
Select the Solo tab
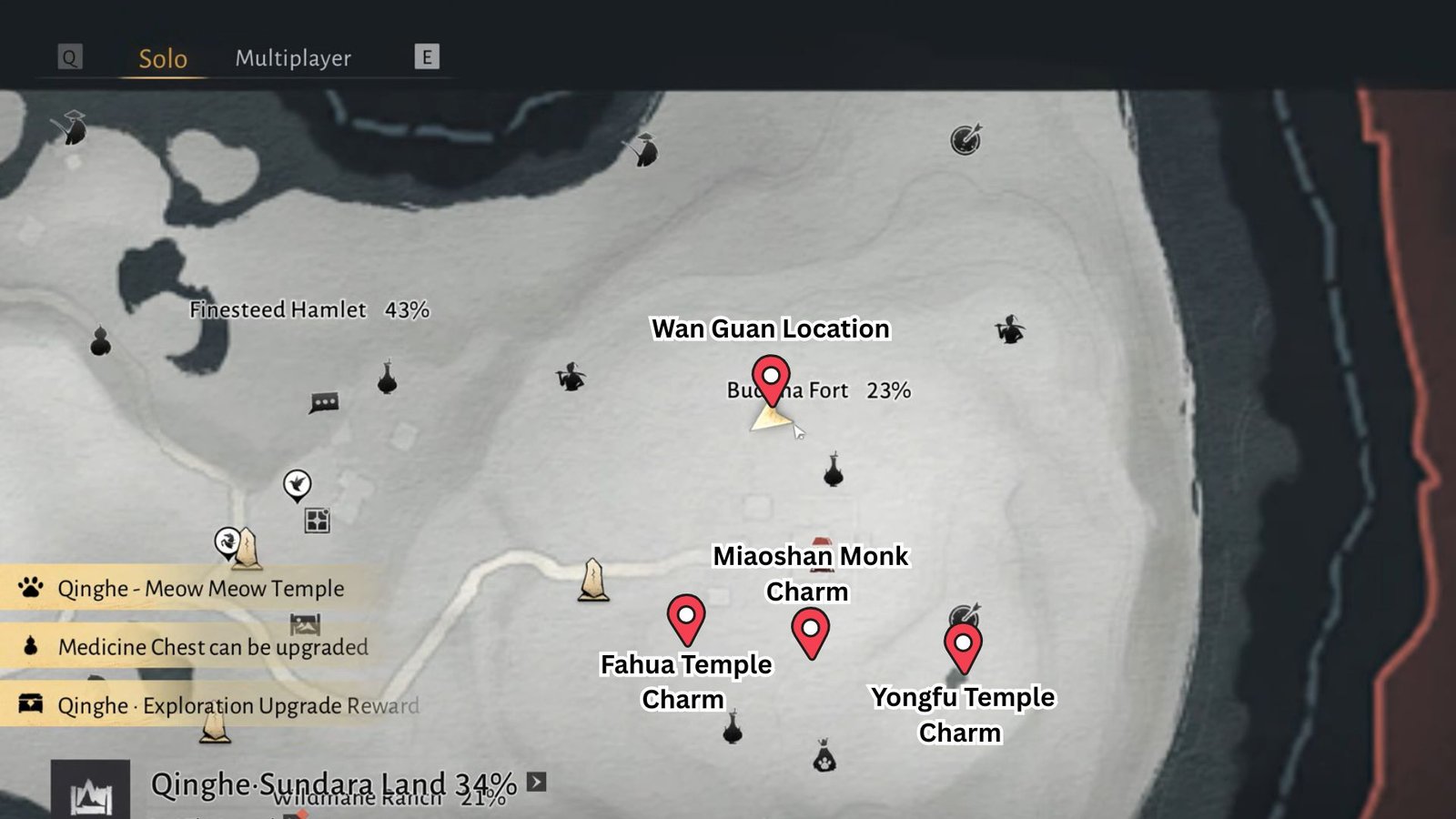[x=161, y=59]
